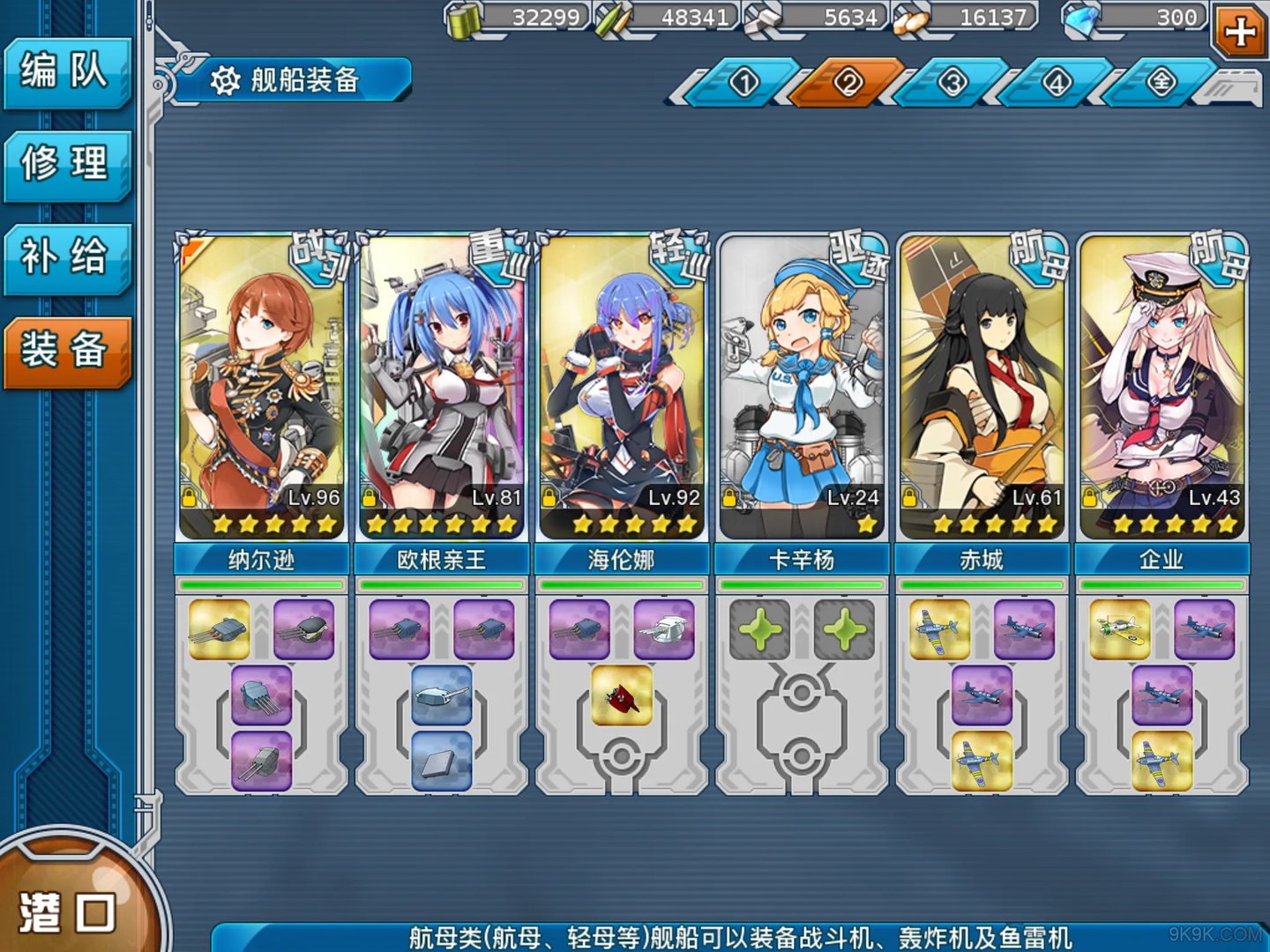The width and height of the screenshot is (1270, 952).
Task: Select the 纳尔逊 battleship card
Action: click(x=261, y=388)
